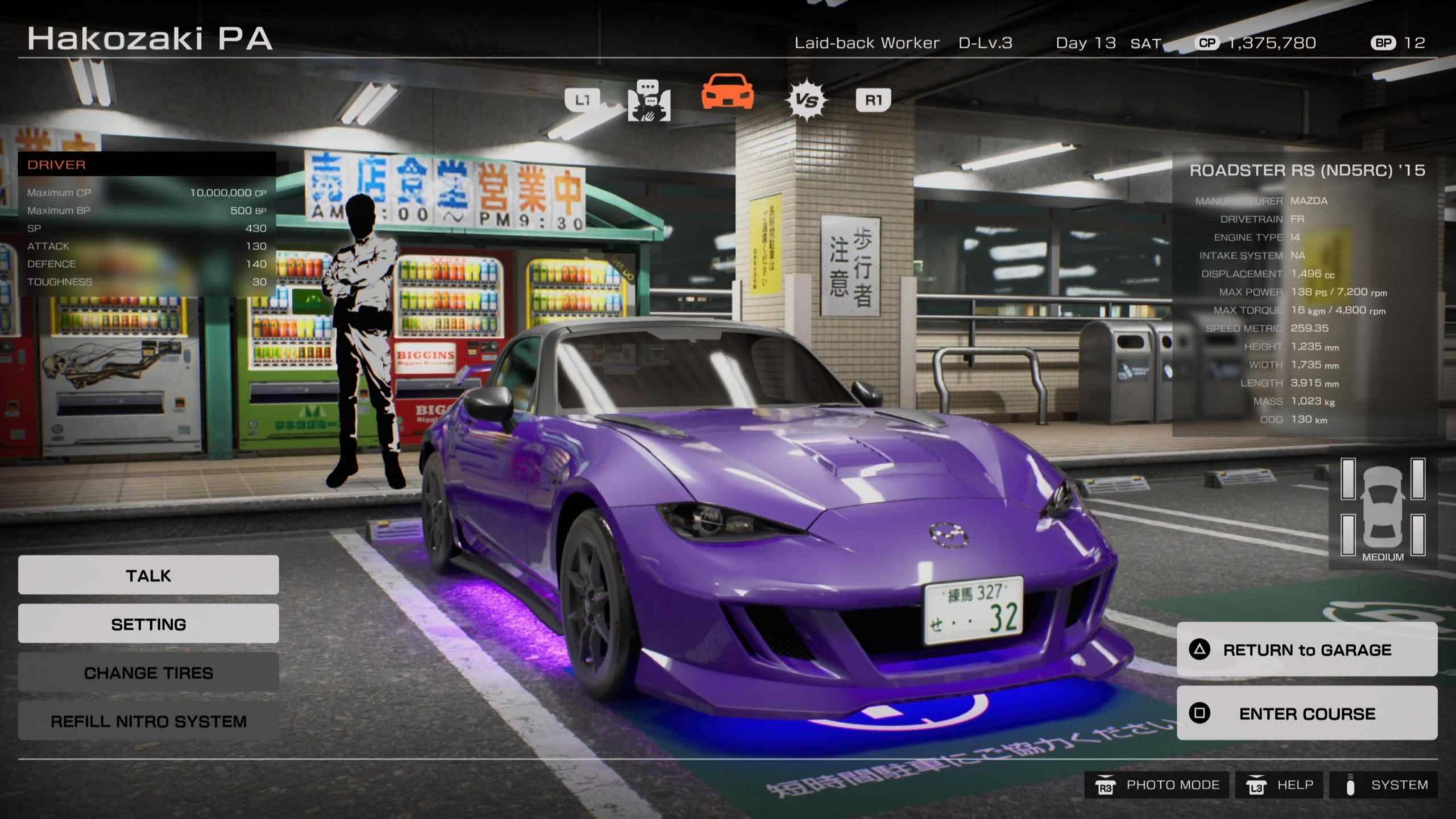Viewport: 1456px width, 819px height.
Task: Select the TALK menu option
Action: (x=148, y=575)
